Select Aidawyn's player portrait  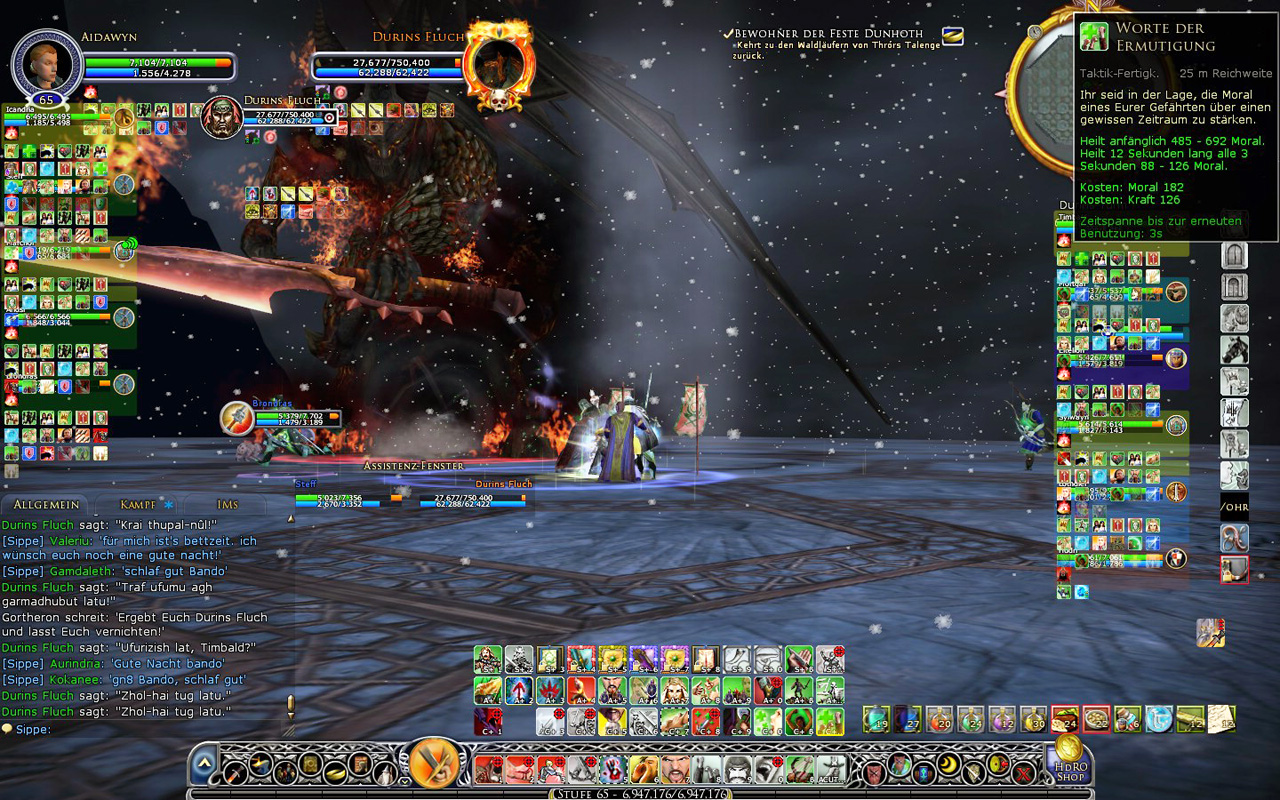coord(45,62)
